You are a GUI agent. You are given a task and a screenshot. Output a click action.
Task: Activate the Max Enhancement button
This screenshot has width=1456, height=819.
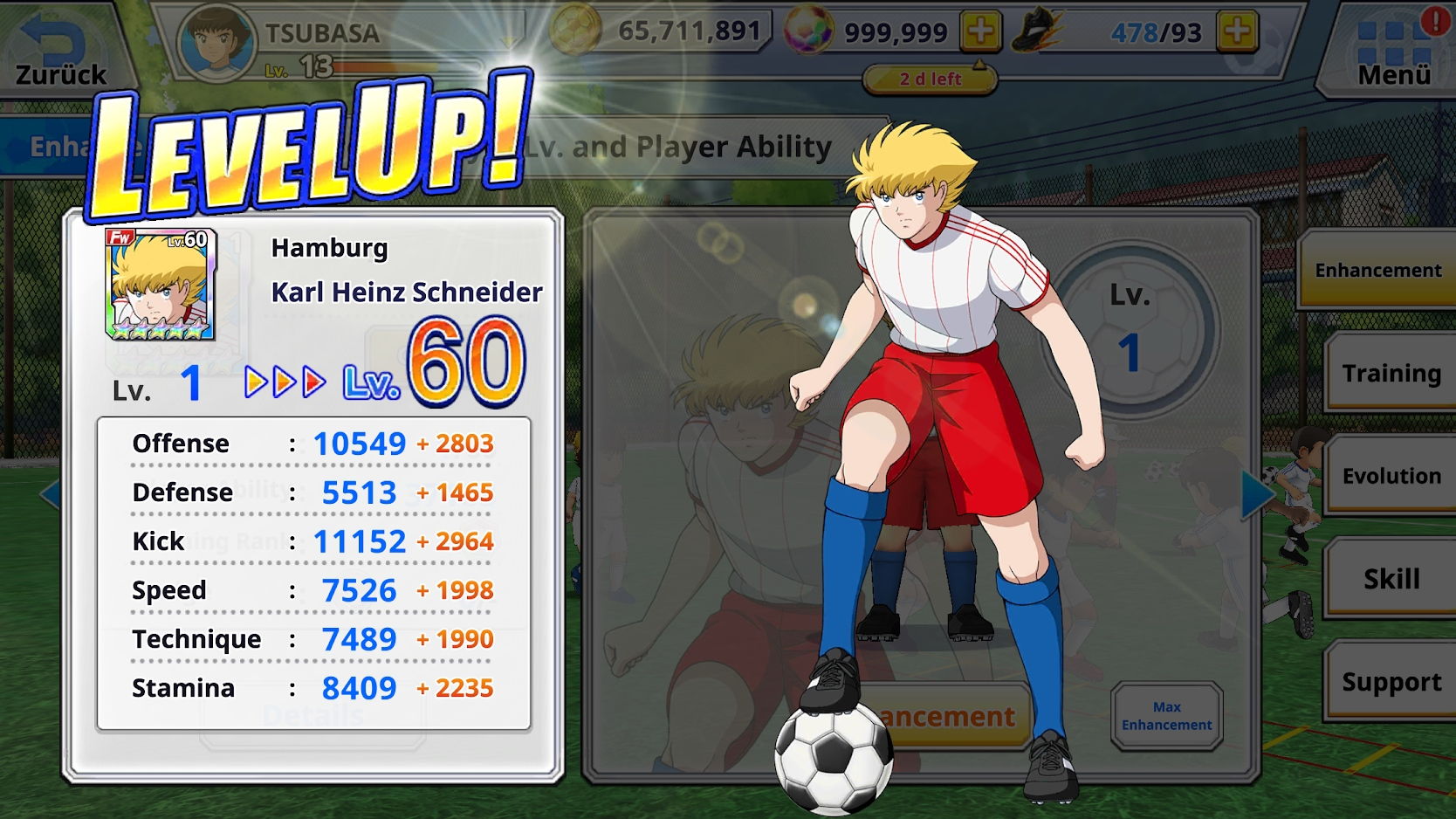pos(1166,716)
